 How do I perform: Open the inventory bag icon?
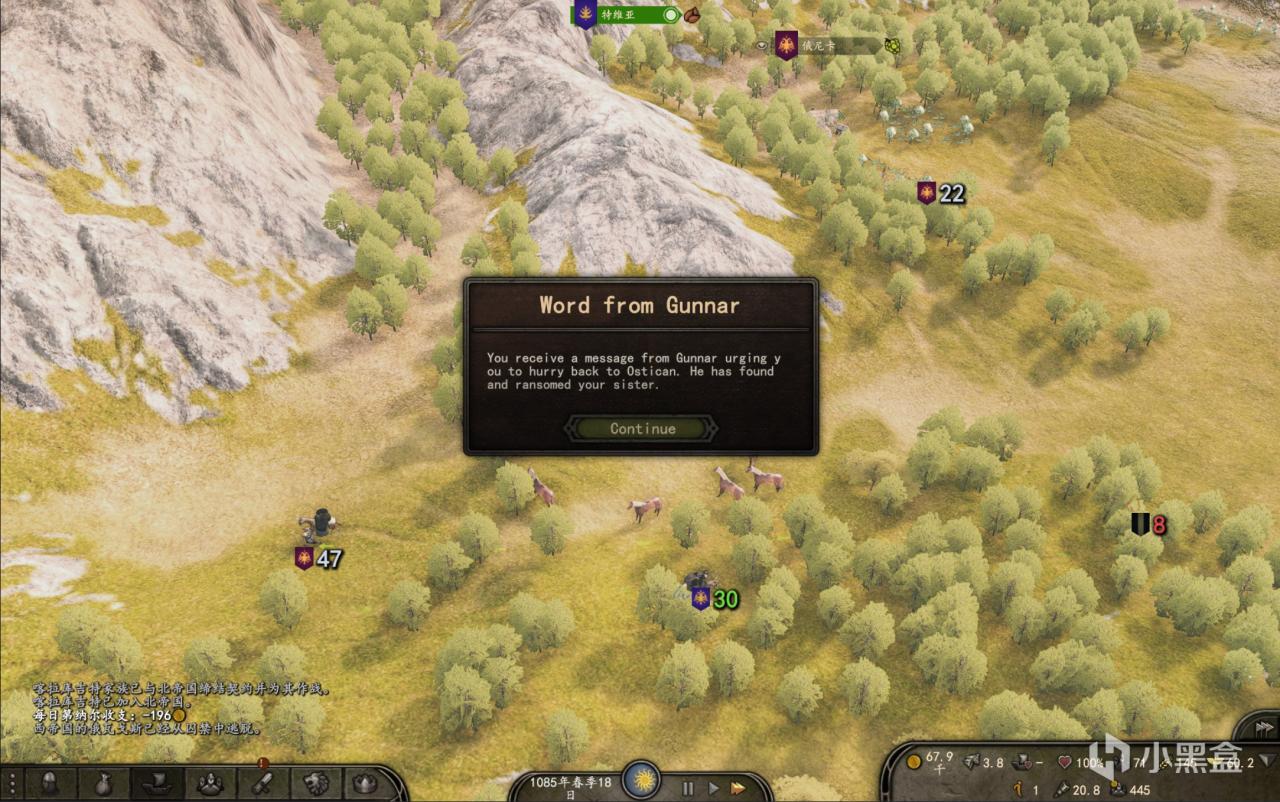[x=104, y=783]
